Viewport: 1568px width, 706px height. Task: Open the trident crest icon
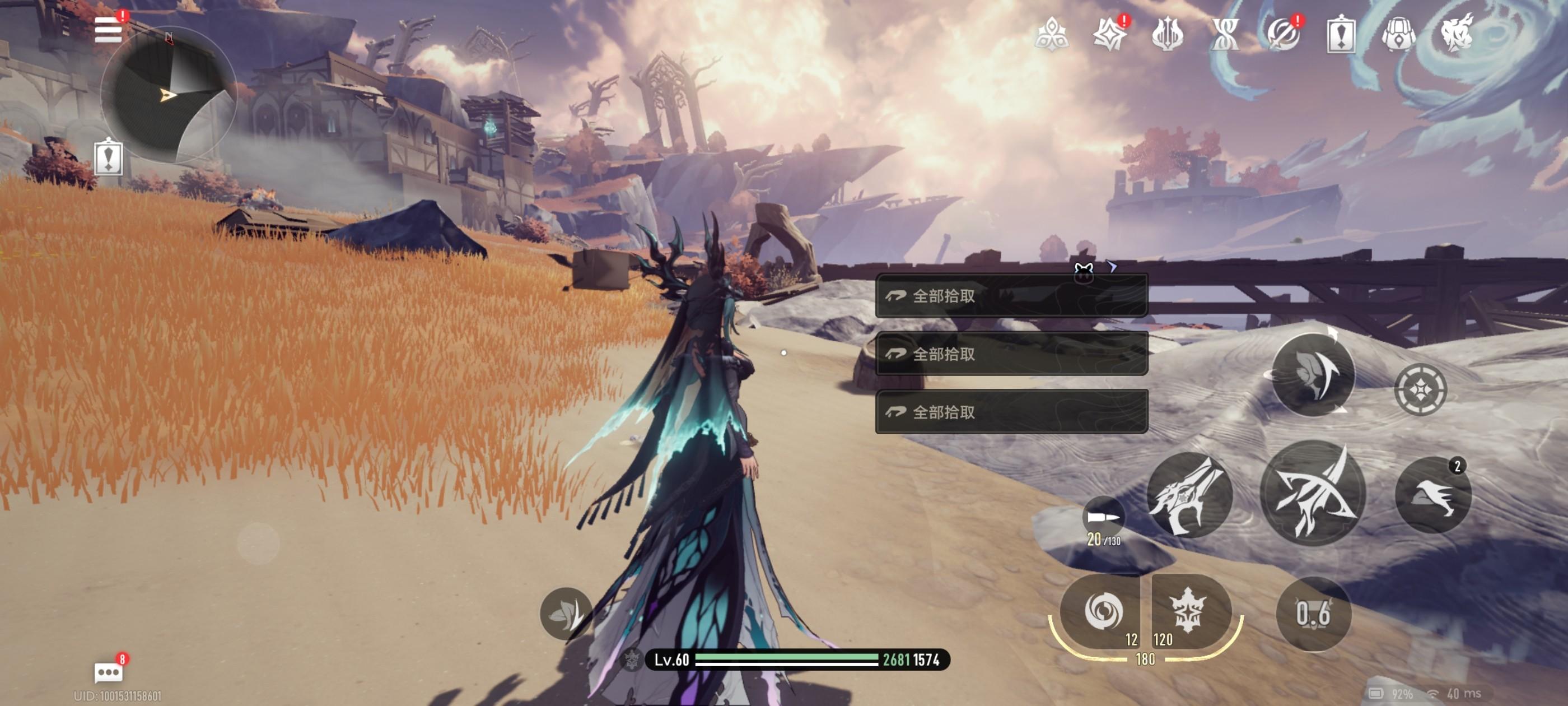1167,34
